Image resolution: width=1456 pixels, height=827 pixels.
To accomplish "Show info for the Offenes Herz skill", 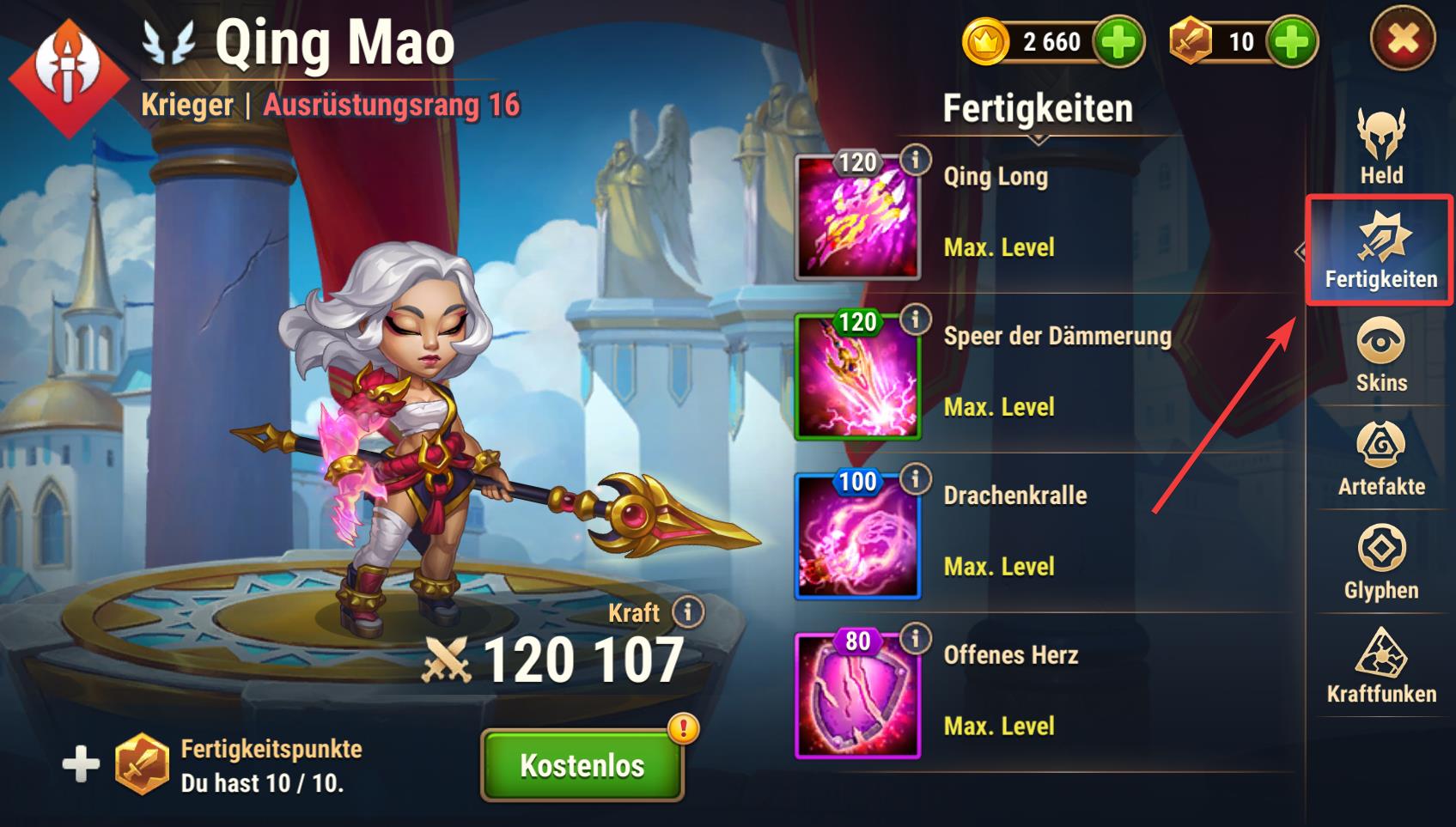I will pyautogui.click(x=916, y=638).
